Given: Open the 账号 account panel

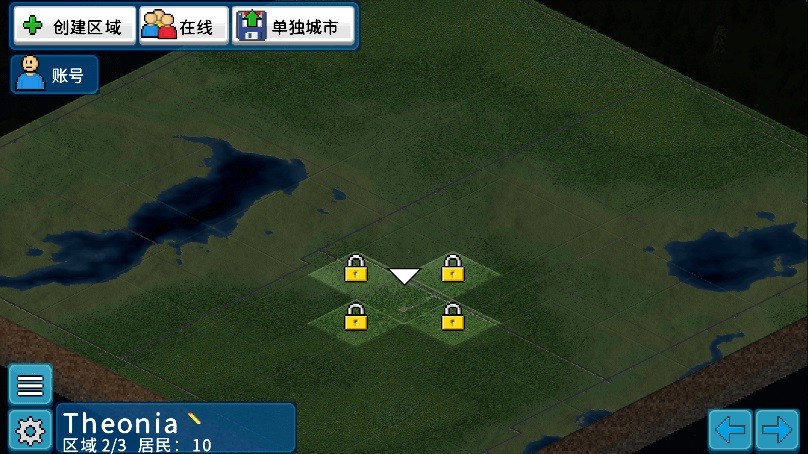Looking at the screenshot, I should (x=55, y=74).
